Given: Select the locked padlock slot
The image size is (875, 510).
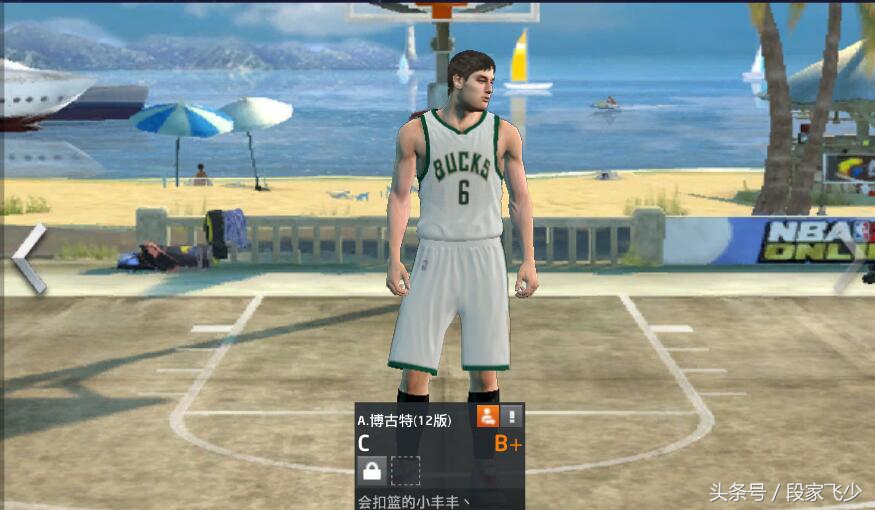Looking at the screenshot, I should pyautogui.click(x=372, y=470).
